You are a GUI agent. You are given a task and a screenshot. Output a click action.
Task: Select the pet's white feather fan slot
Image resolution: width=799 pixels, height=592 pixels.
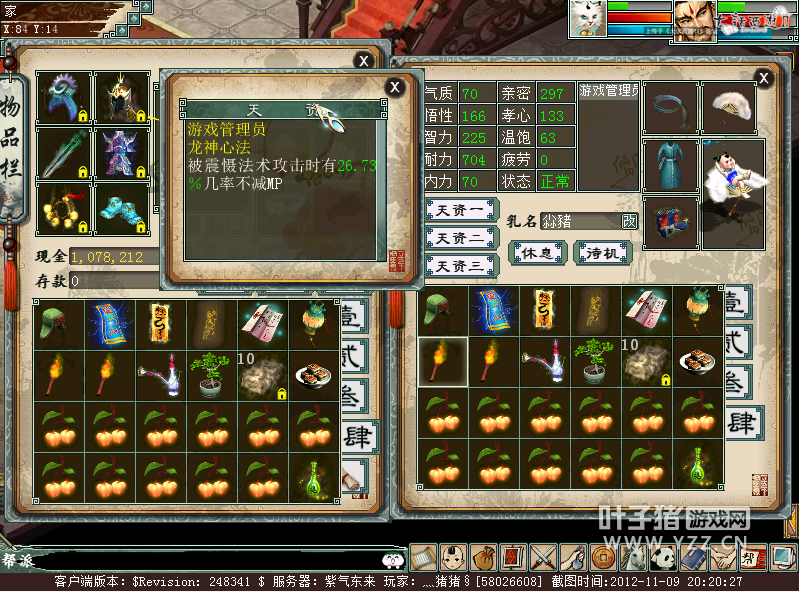pos(728,107)
